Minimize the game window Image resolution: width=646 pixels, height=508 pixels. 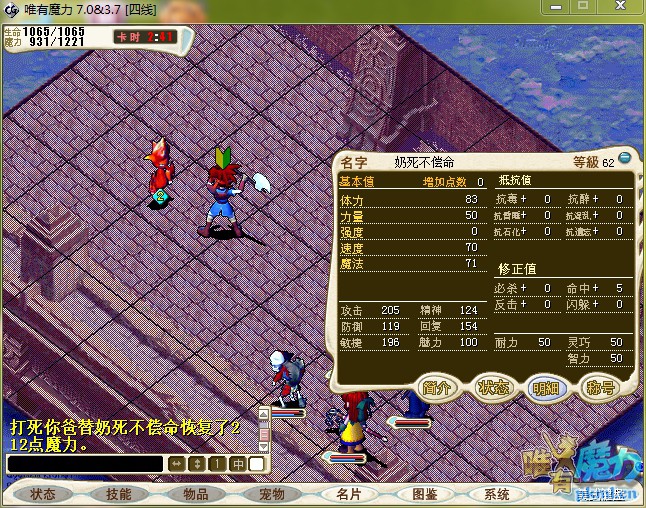[583, 7]
